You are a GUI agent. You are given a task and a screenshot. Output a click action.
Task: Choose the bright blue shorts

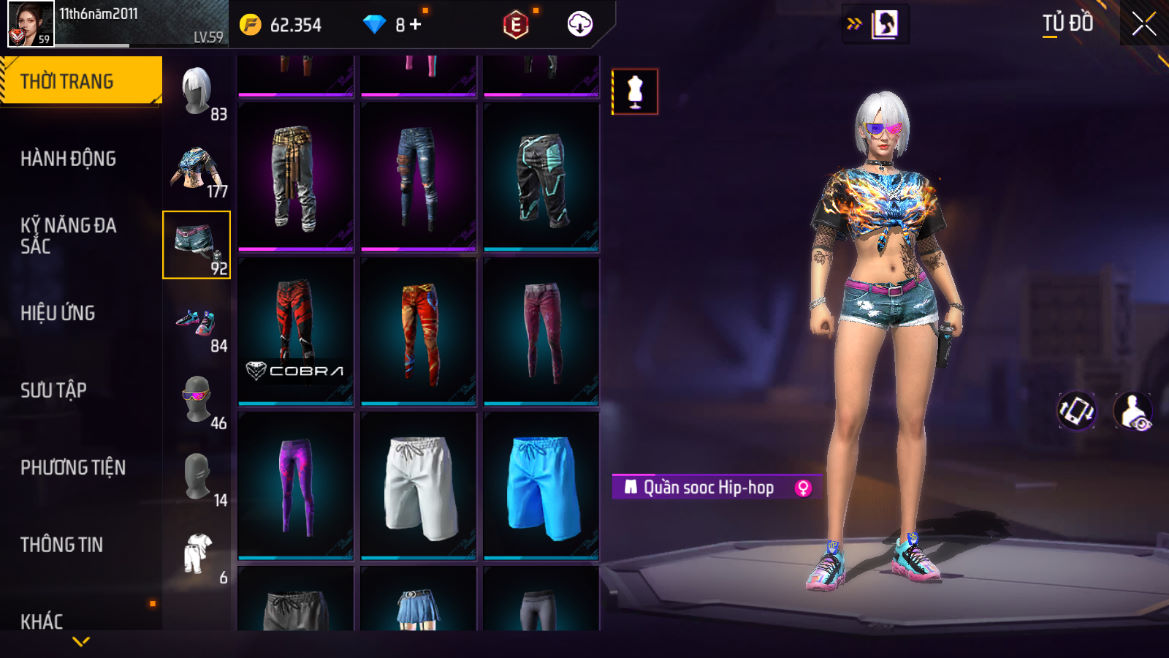[541, 485]
